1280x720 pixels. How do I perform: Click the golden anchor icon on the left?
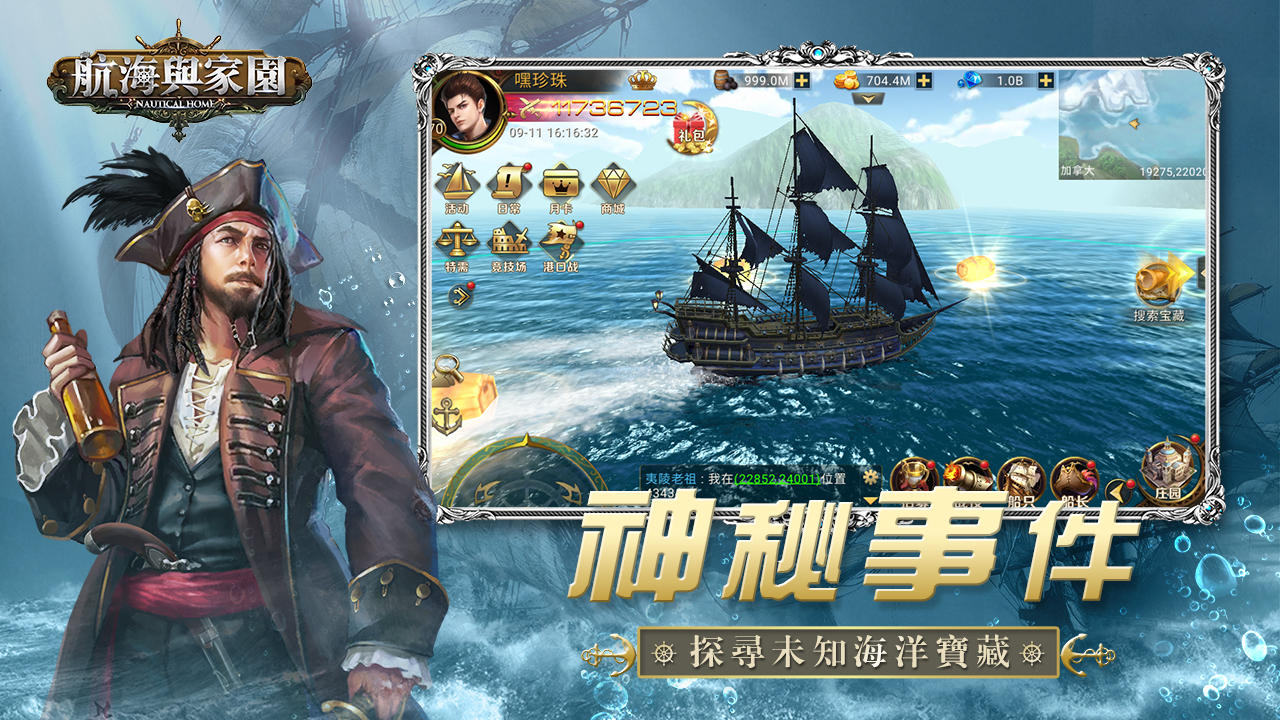[x=446, y=418]
